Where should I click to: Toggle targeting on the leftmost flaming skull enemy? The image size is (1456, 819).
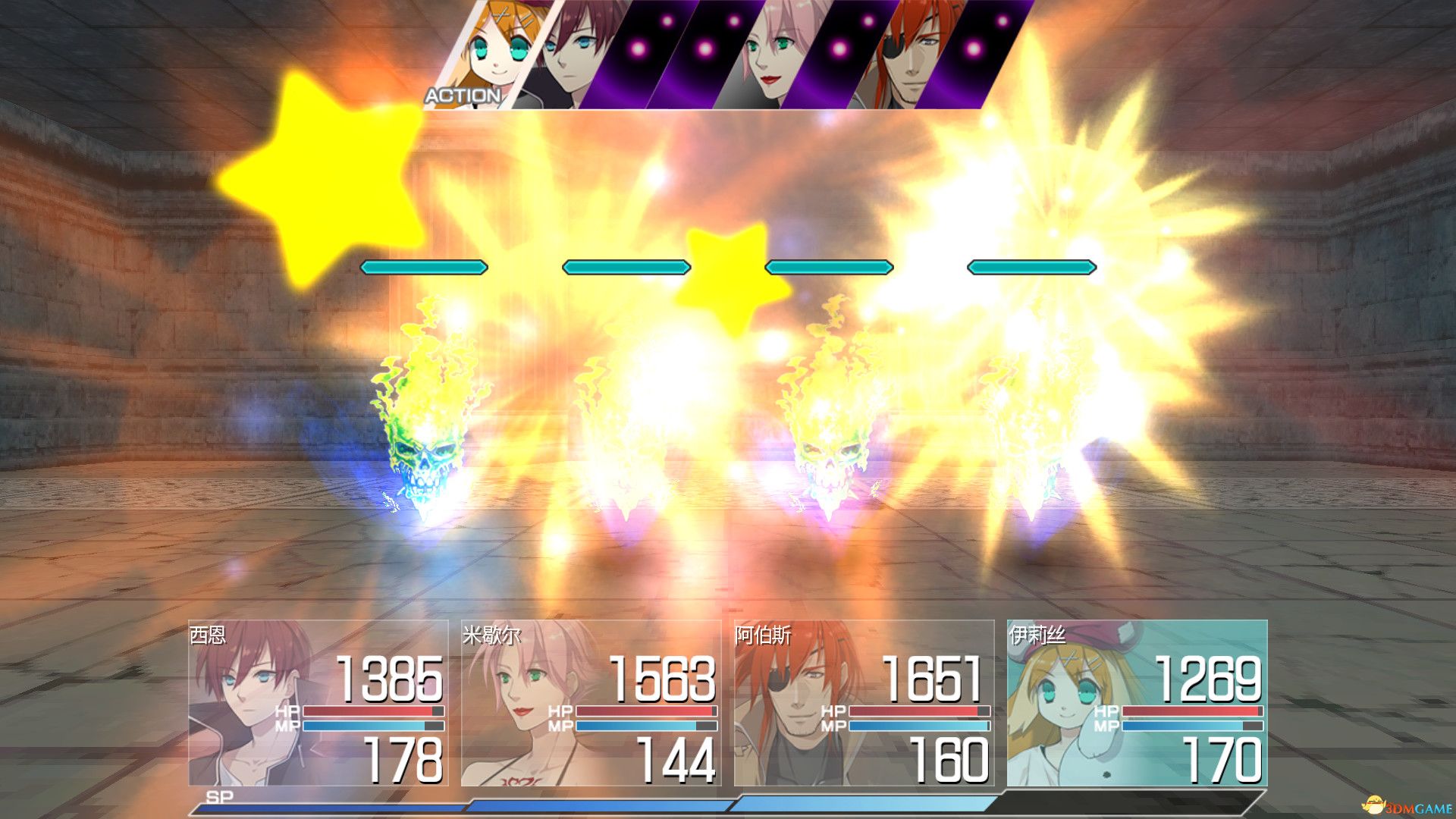(421, 455)
